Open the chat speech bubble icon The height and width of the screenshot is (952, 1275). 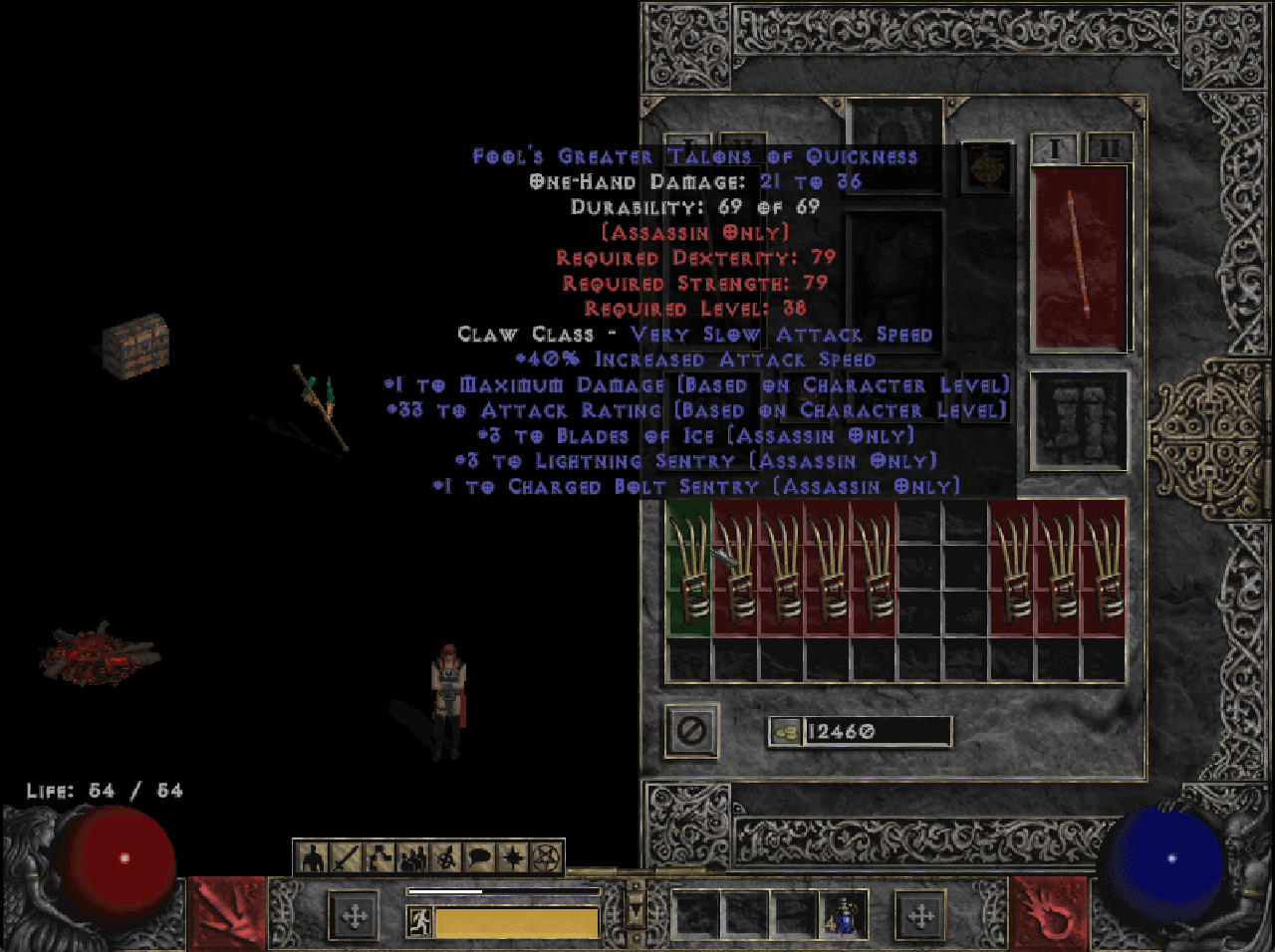pos(479,857)
